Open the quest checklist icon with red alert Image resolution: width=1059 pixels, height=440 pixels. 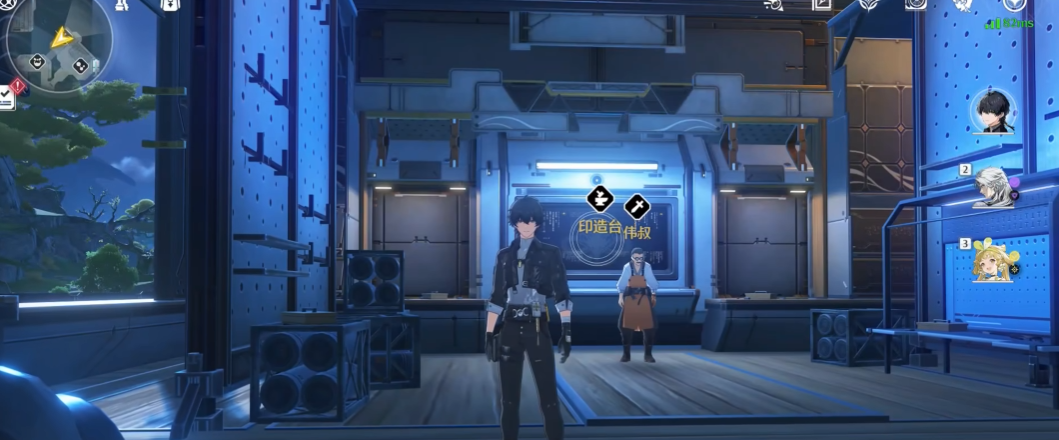click(x=8, y=96)
